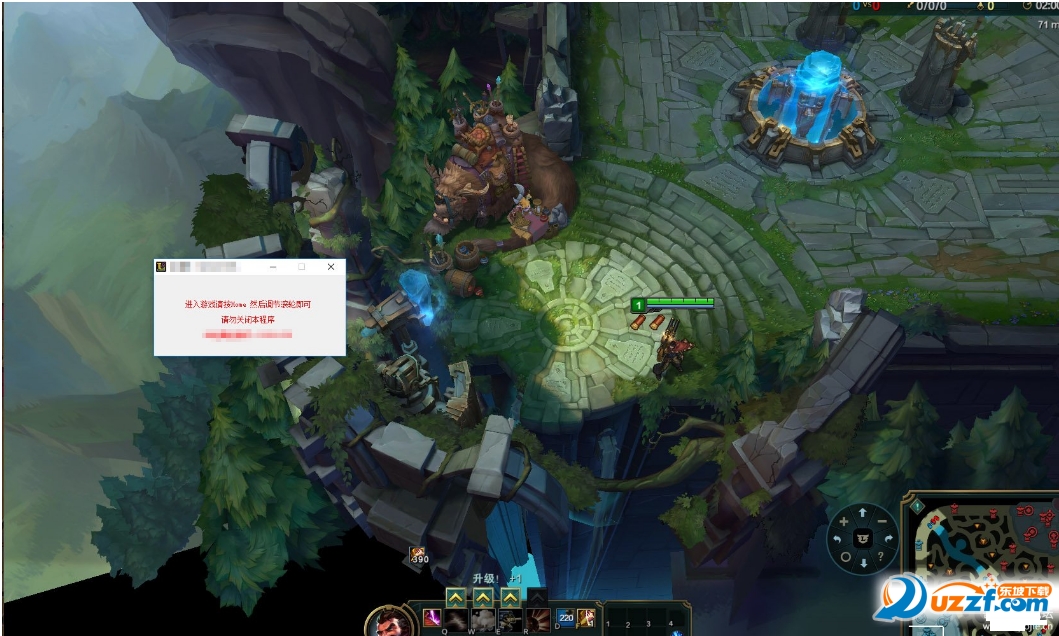Viewport: 1059px width, 636px height.
Task: Minimize the small popup window
Action: click(x=272, y=268)
